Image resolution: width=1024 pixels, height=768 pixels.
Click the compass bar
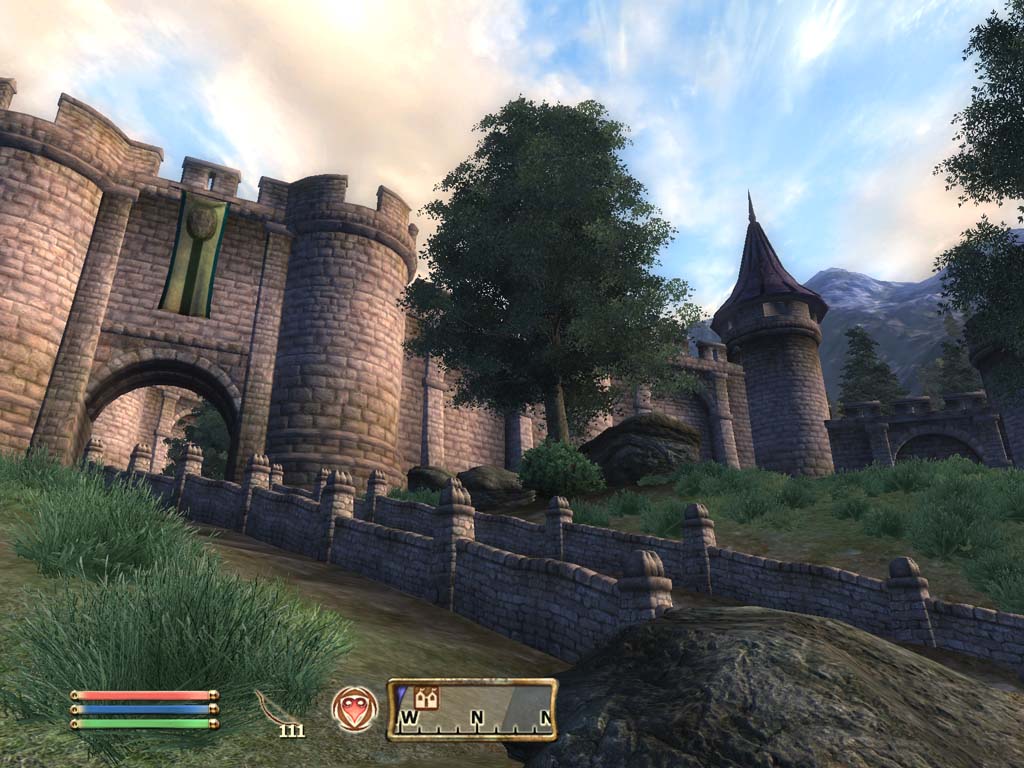click(472, 710)
